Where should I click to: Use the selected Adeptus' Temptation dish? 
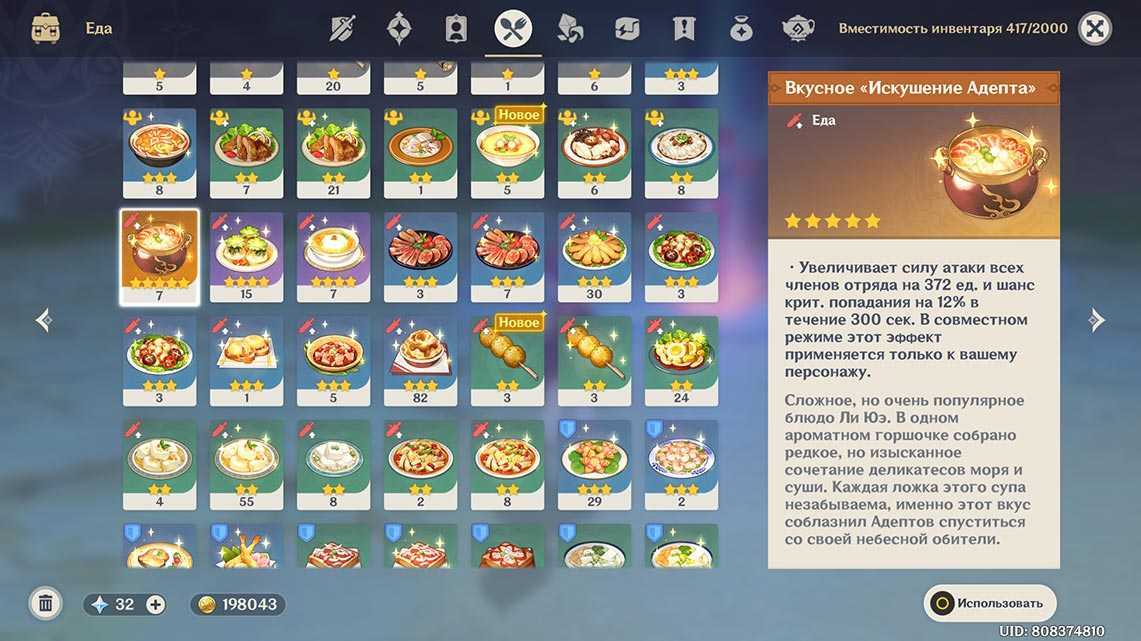click(989, 603)
